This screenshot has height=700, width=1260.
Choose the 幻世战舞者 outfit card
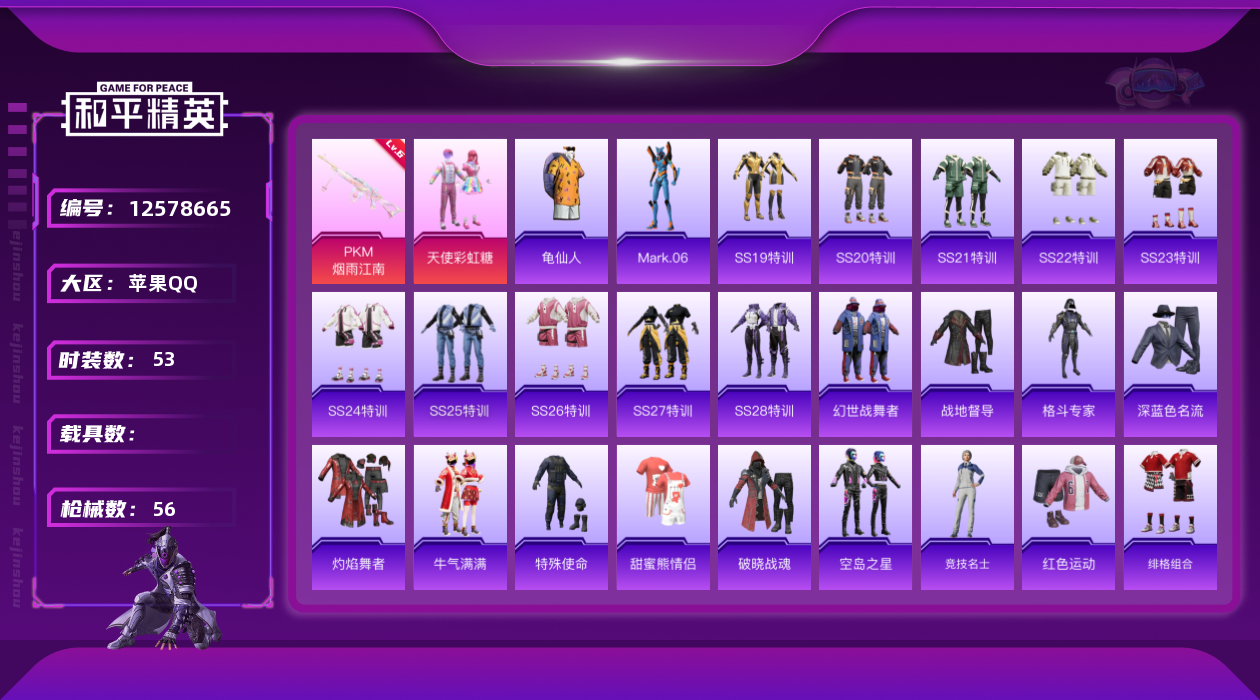(x=865, y=364)
